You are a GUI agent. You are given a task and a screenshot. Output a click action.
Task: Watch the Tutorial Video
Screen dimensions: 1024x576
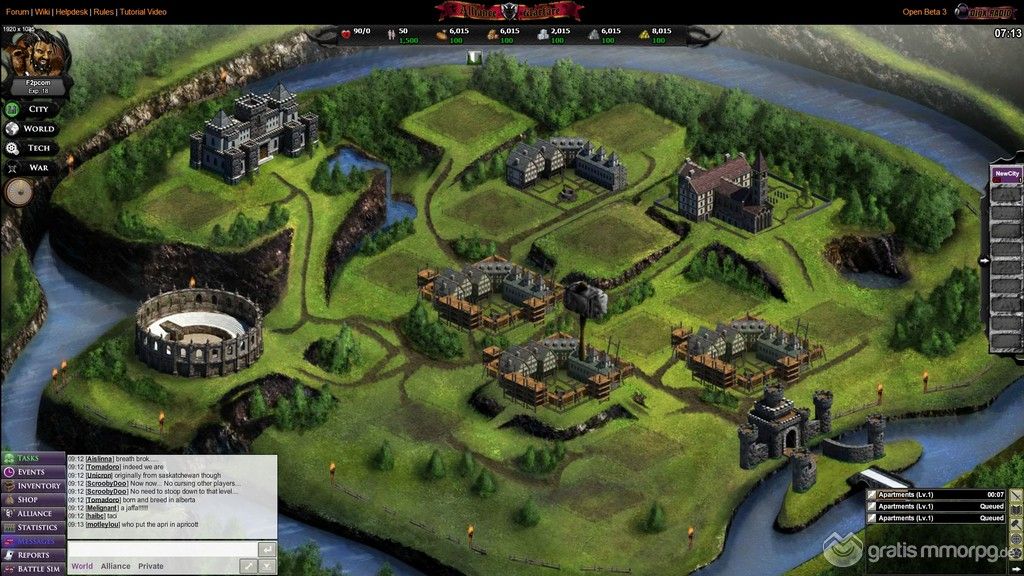tap(143, 12)
